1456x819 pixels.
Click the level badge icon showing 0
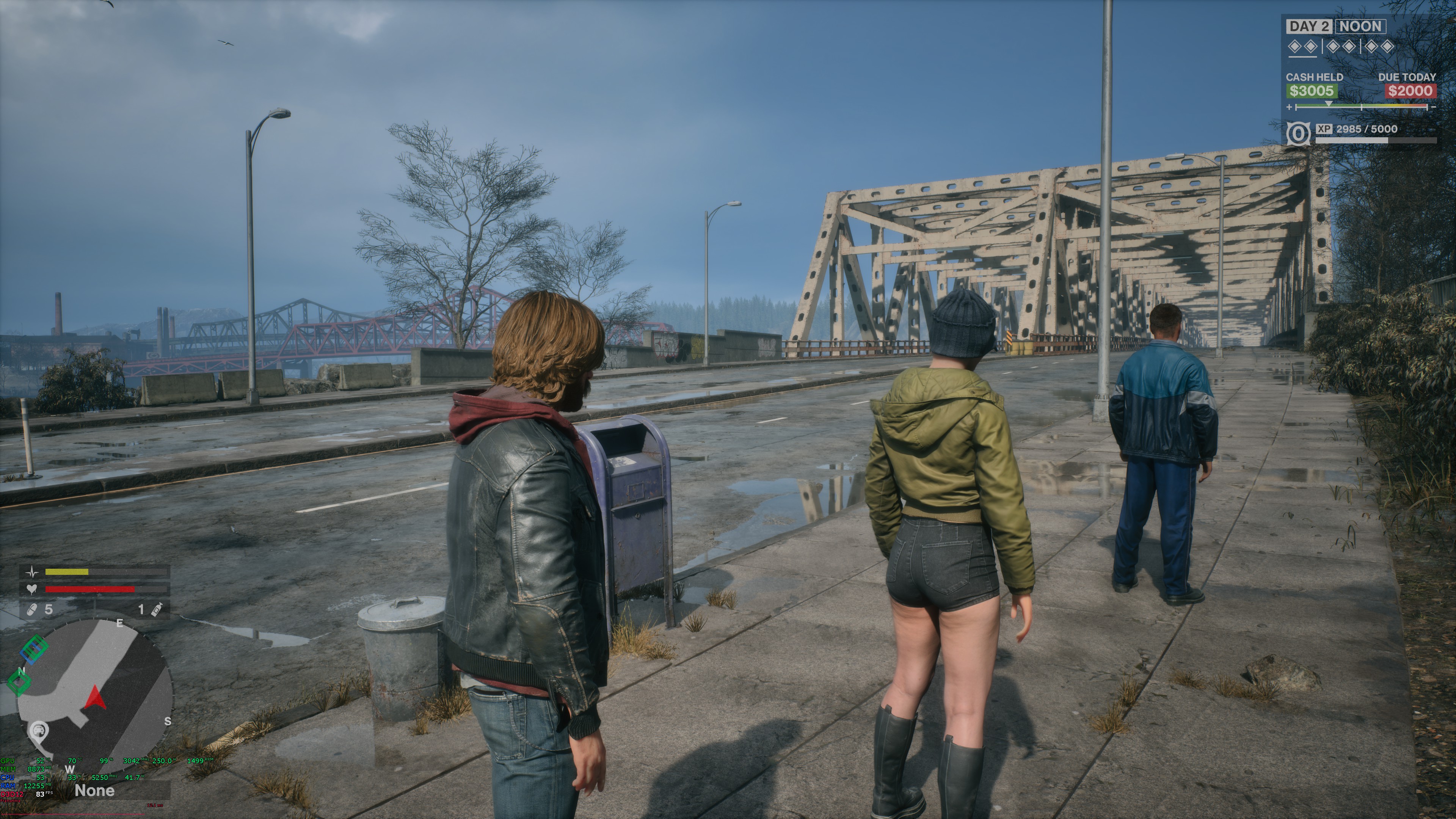point(1298,134)
